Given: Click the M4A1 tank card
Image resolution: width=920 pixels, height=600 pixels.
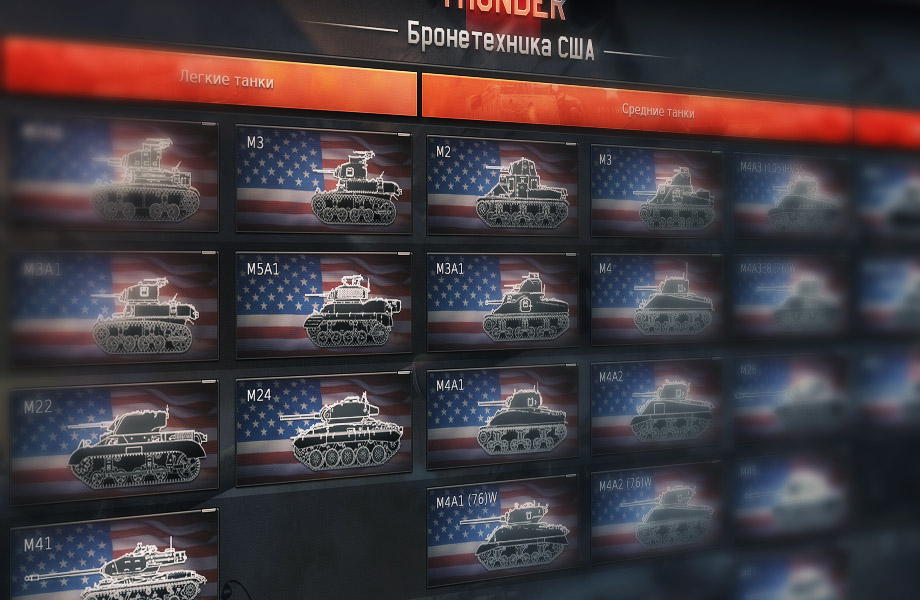Looking at the screenshot, I should (502, 416).
